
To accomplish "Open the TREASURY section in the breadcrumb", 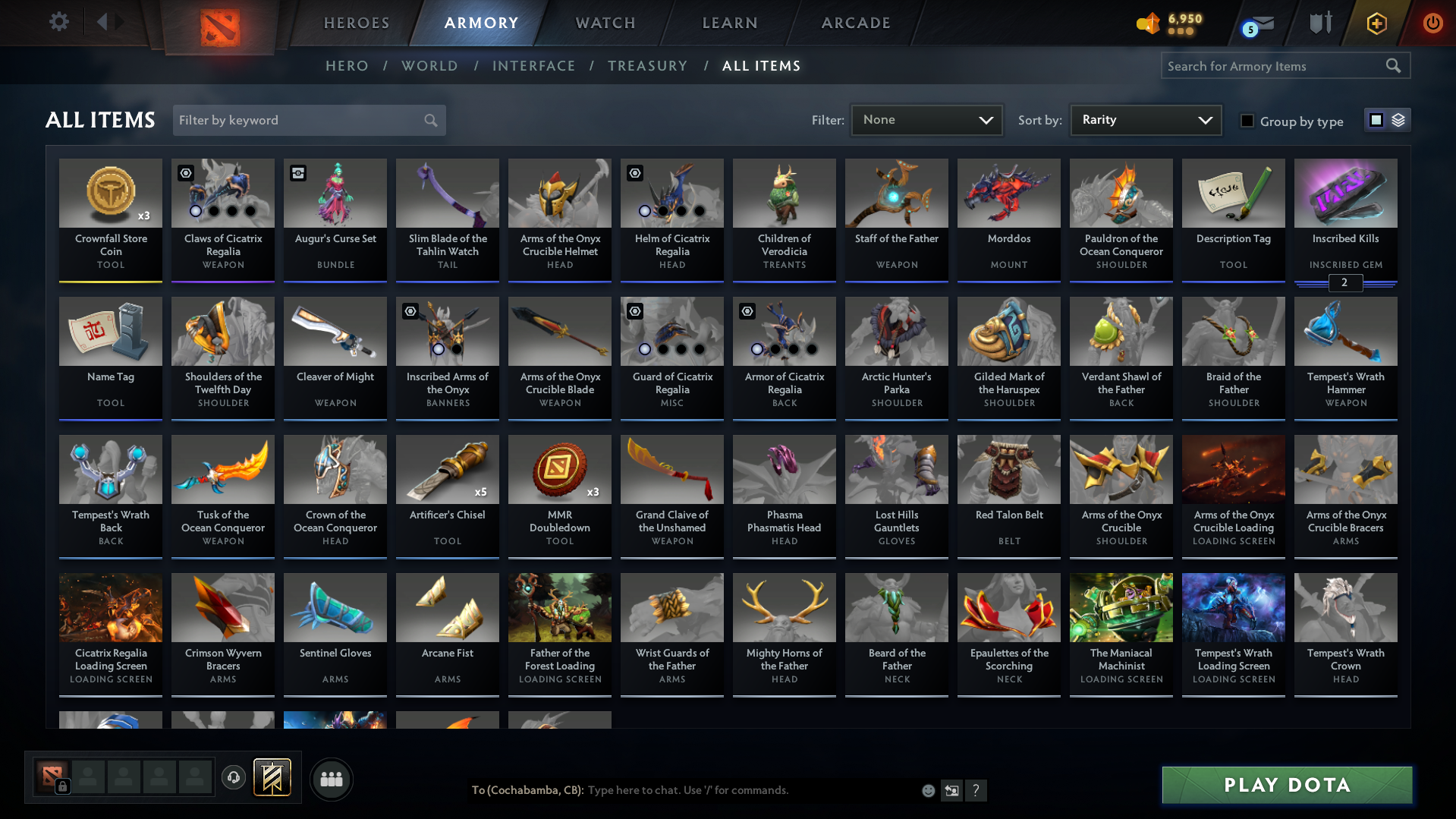I will pos(647,66).
